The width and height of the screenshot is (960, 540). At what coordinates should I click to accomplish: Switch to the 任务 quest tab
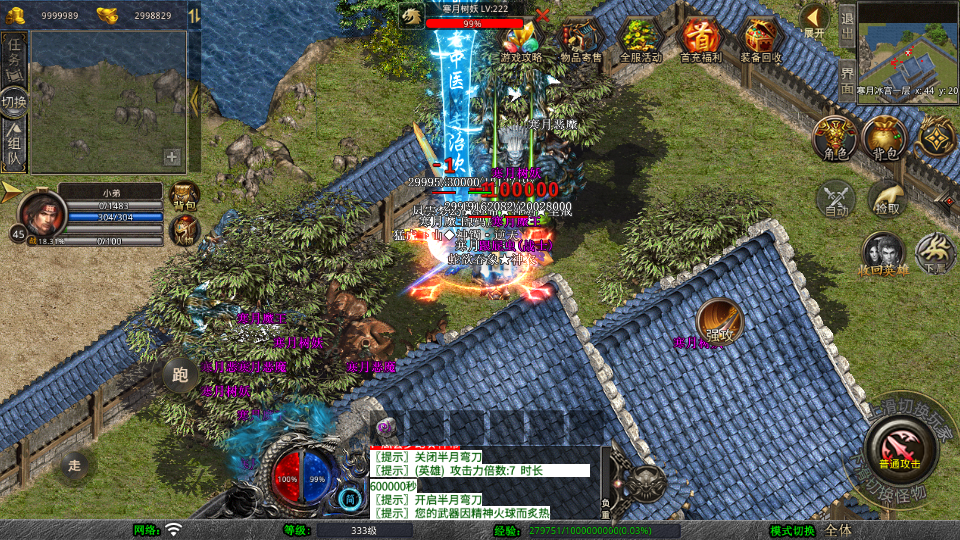14,57
